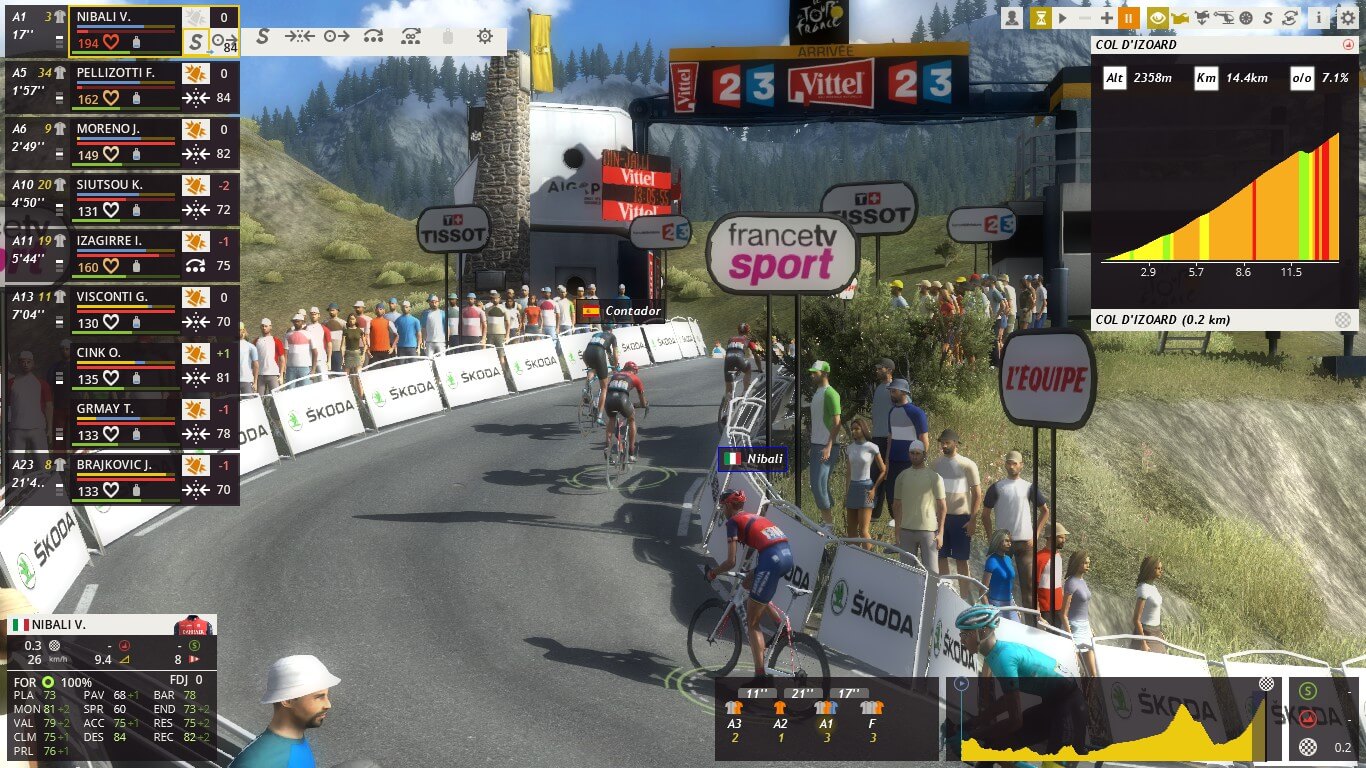Open the settings gear in the top-right toolbar
1366x768 pixels.
tap(1347, 17)
